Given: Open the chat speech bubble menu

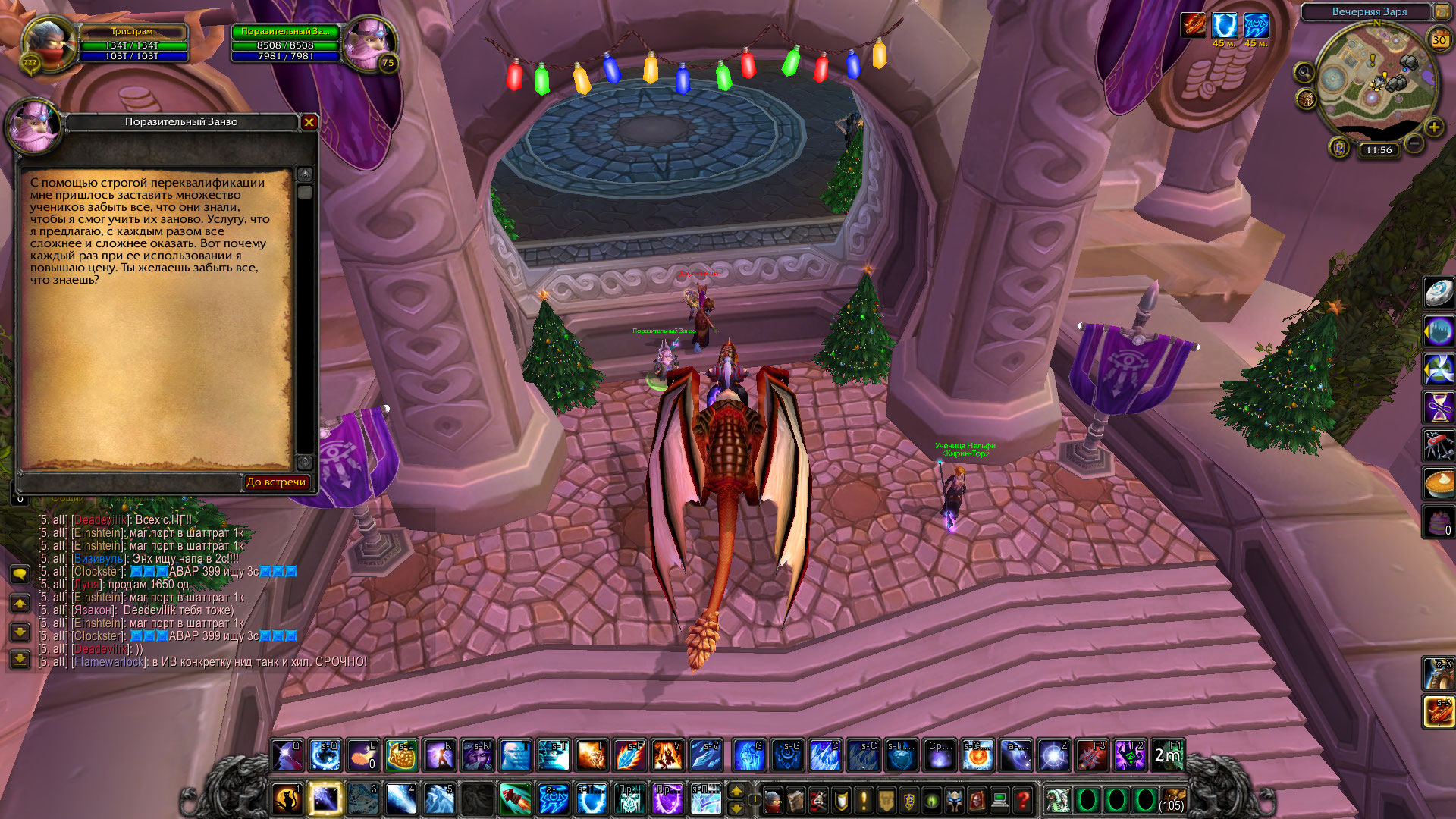Looking at the screenshot, I should [x=20, y=574].
